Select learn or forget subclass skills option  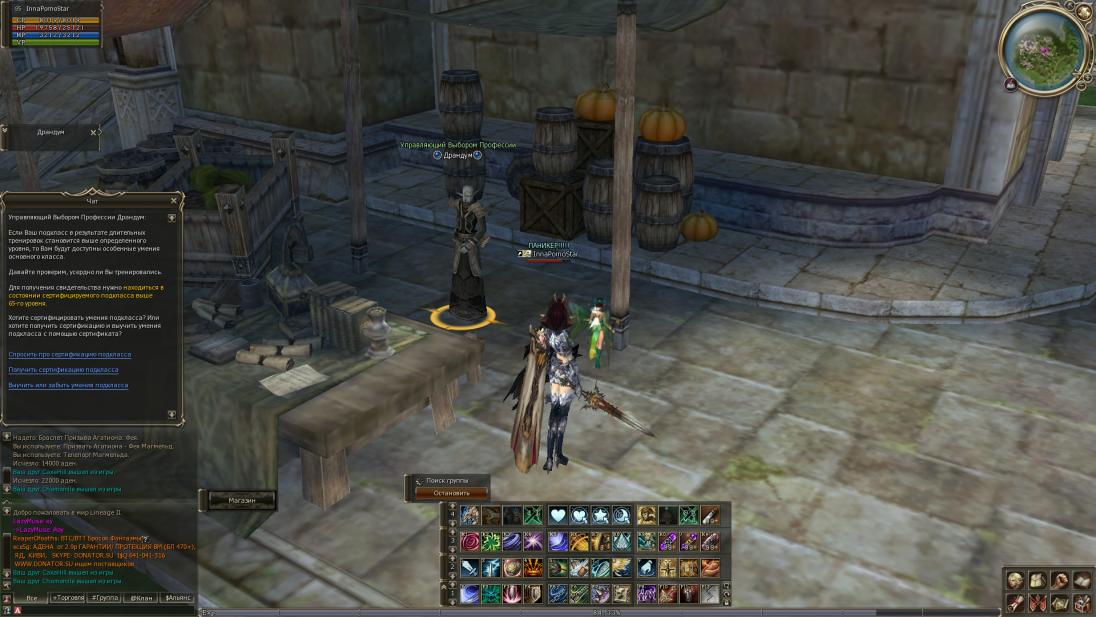pyautogui.click(x=68, y=385)
